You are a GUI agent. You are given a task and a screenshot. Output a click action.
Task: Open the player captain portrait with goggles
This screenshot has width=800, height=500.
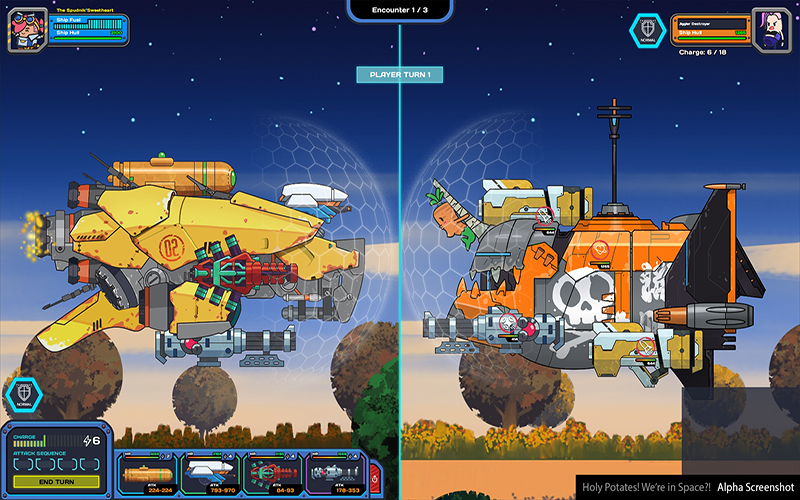pos(24,30)
